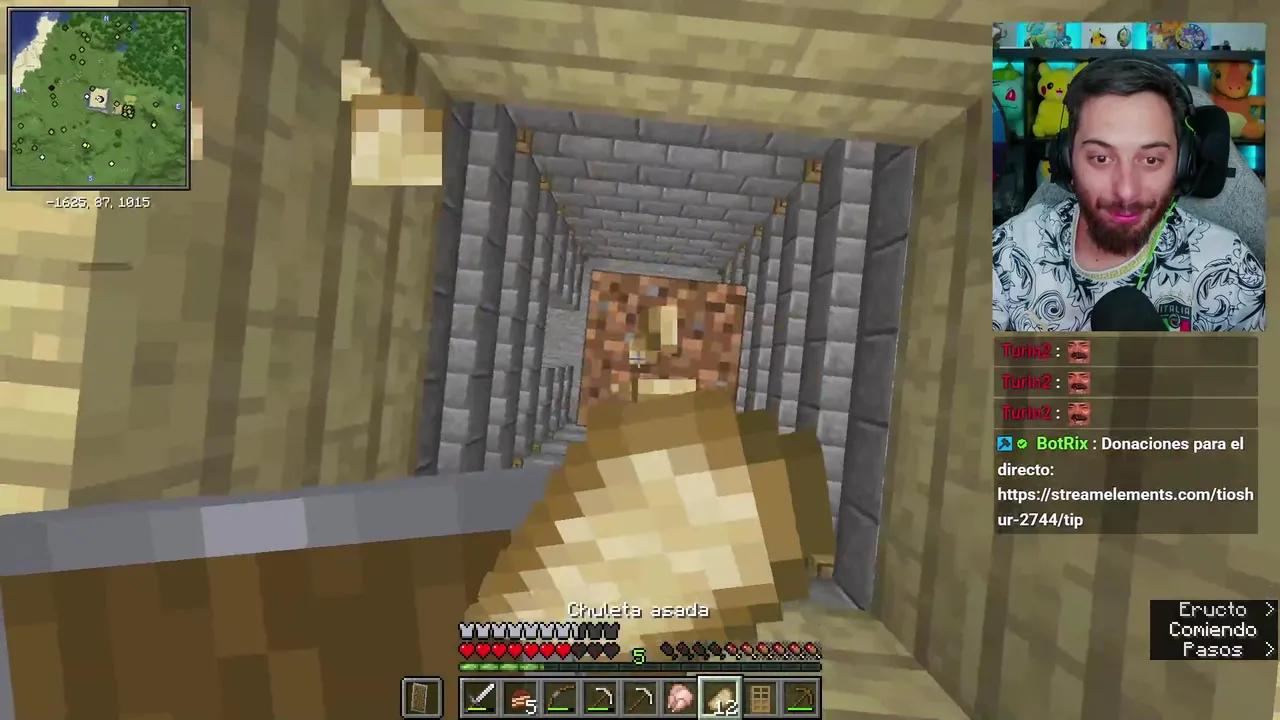Select the iron sword in the hotbar
The image size is (1280, 720).
tap(480, 697)
